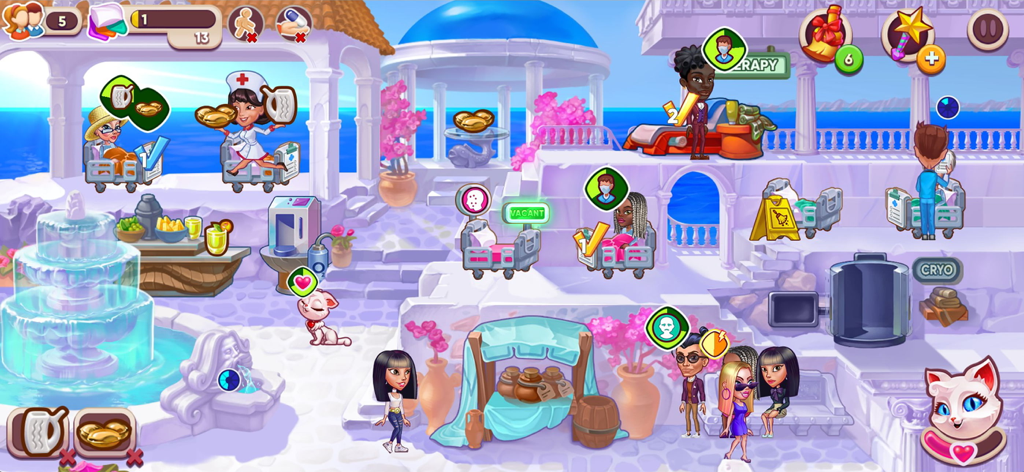Tap the green VACANT bed sign
Screen dimensions: 1024x472
(x=526, y=213)
